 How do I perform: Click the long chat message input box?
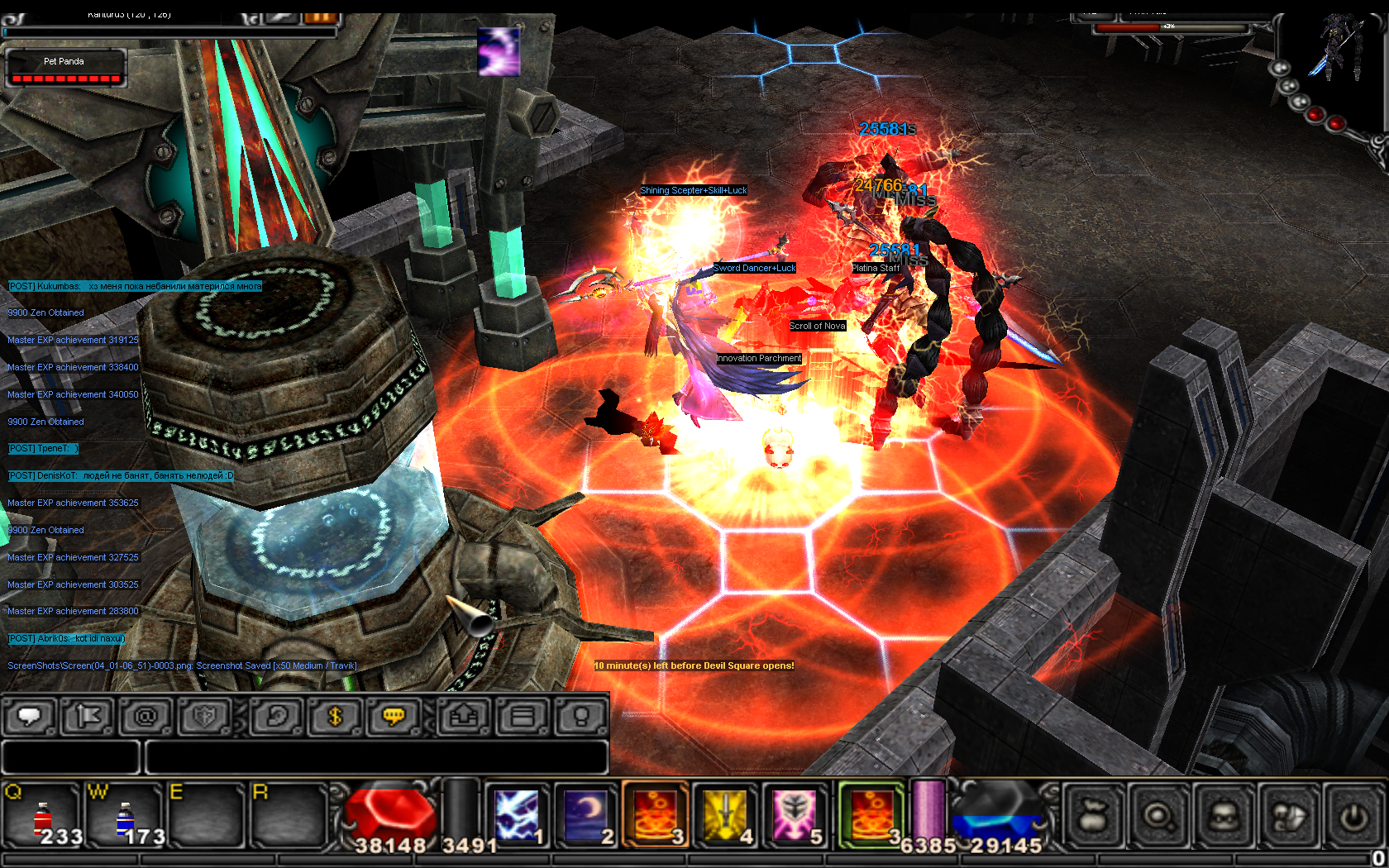pos(376,756)
